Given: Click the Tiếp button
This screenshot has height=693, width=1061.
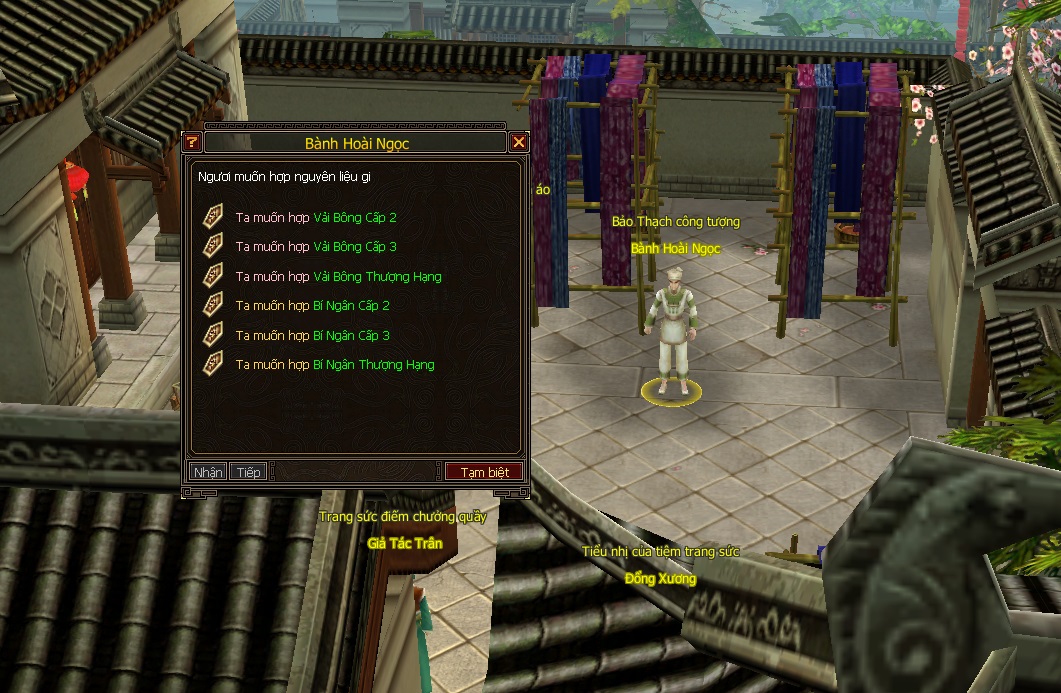Looking at the screenshot, I should click(x=248, y=472).
